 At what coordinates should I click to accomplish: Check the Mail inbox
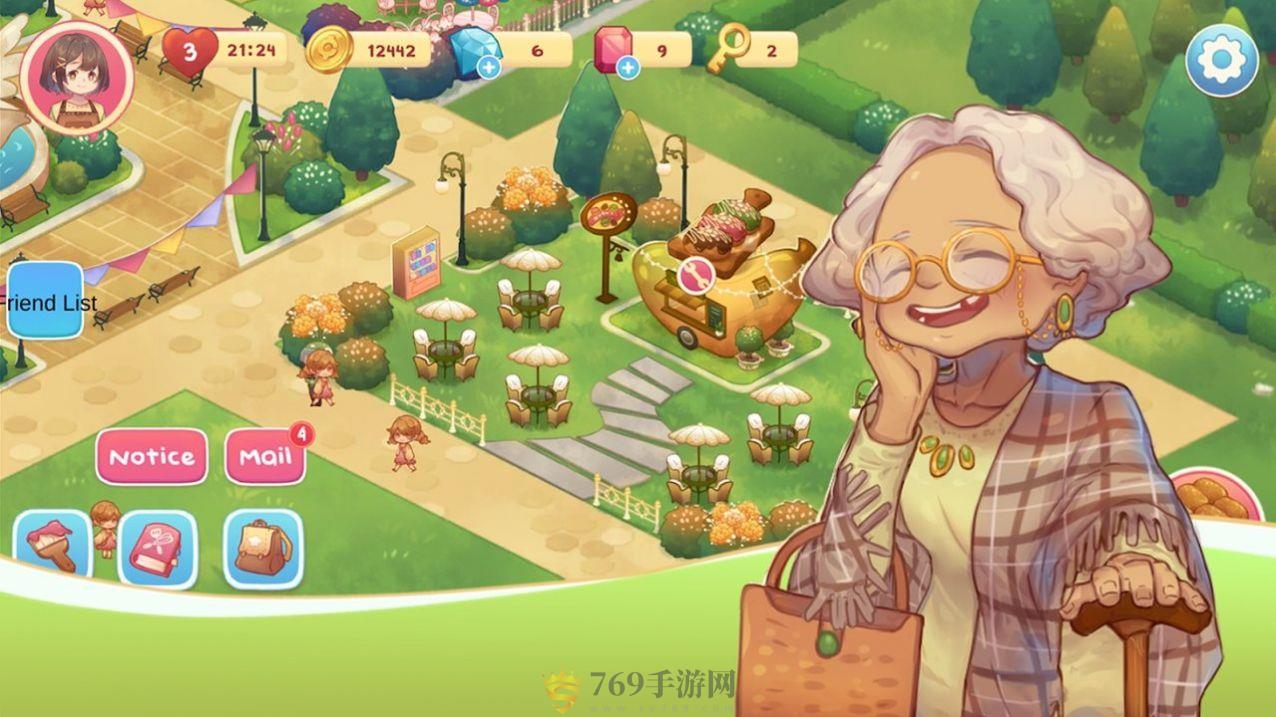[265, 457]
